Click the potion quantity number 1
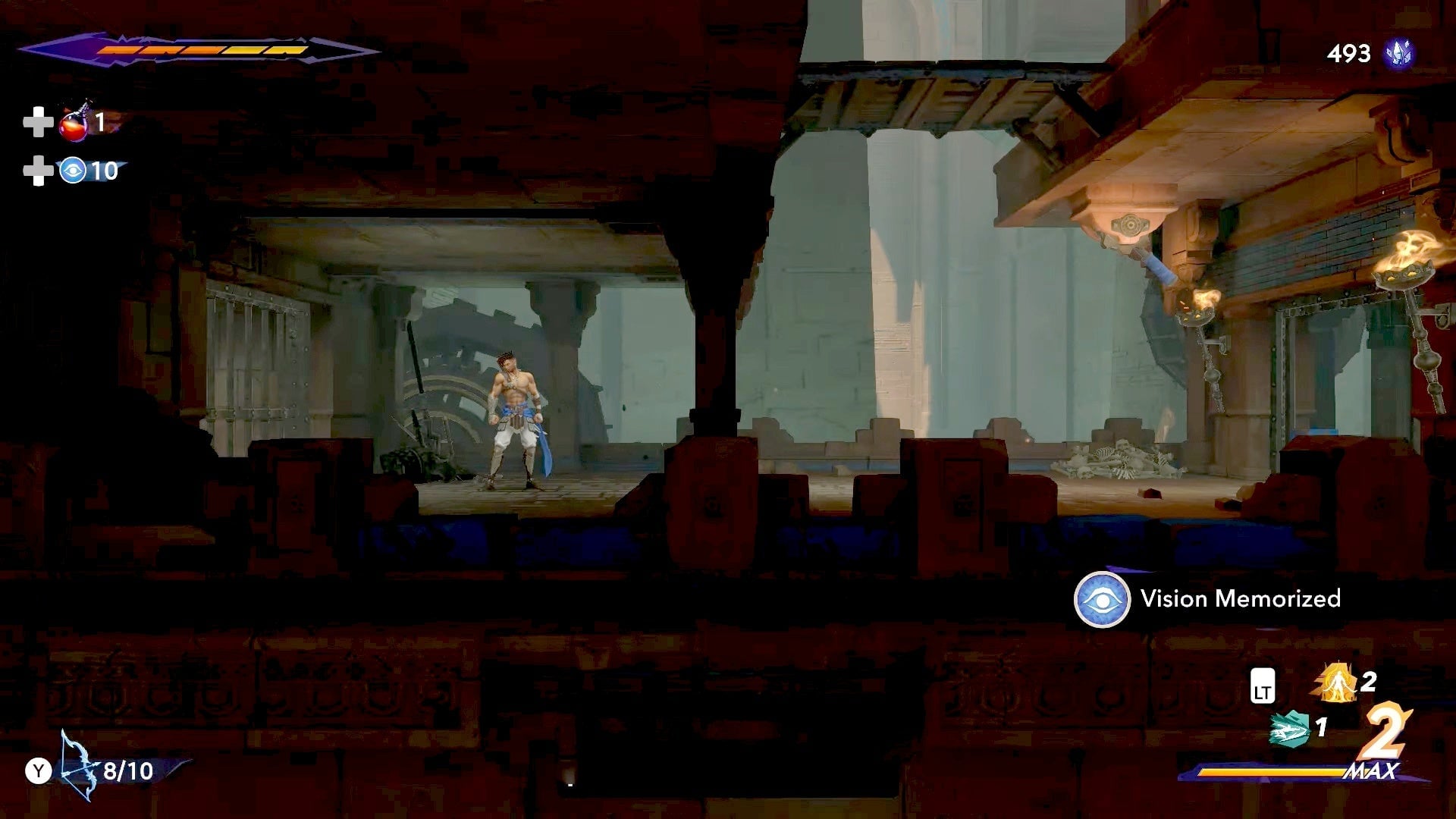 click(x=99, y=123)
